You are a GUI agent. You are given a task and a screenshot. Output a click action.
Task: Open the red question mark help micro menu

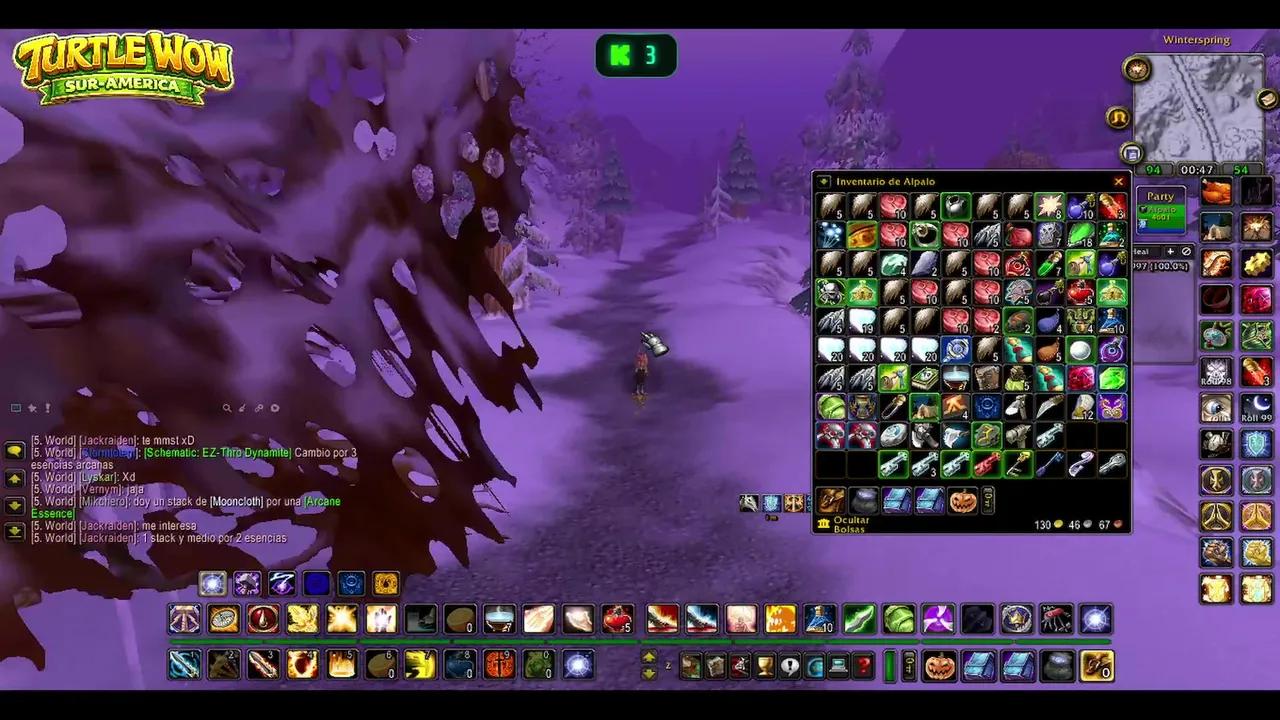click(863, 665)
